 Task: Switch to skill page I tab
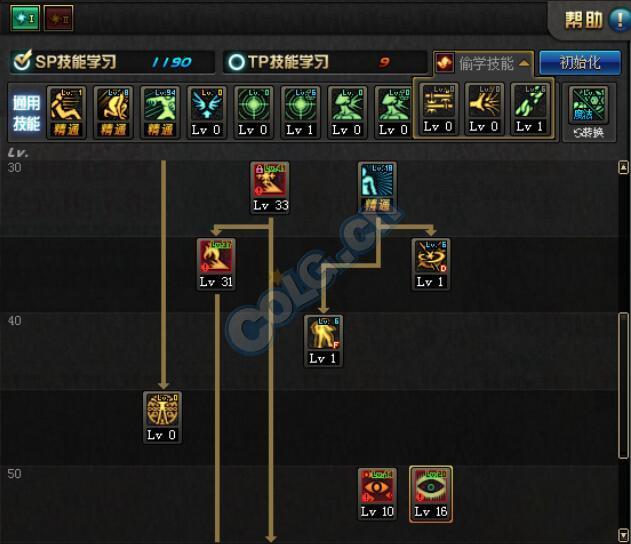pos(26,19)
